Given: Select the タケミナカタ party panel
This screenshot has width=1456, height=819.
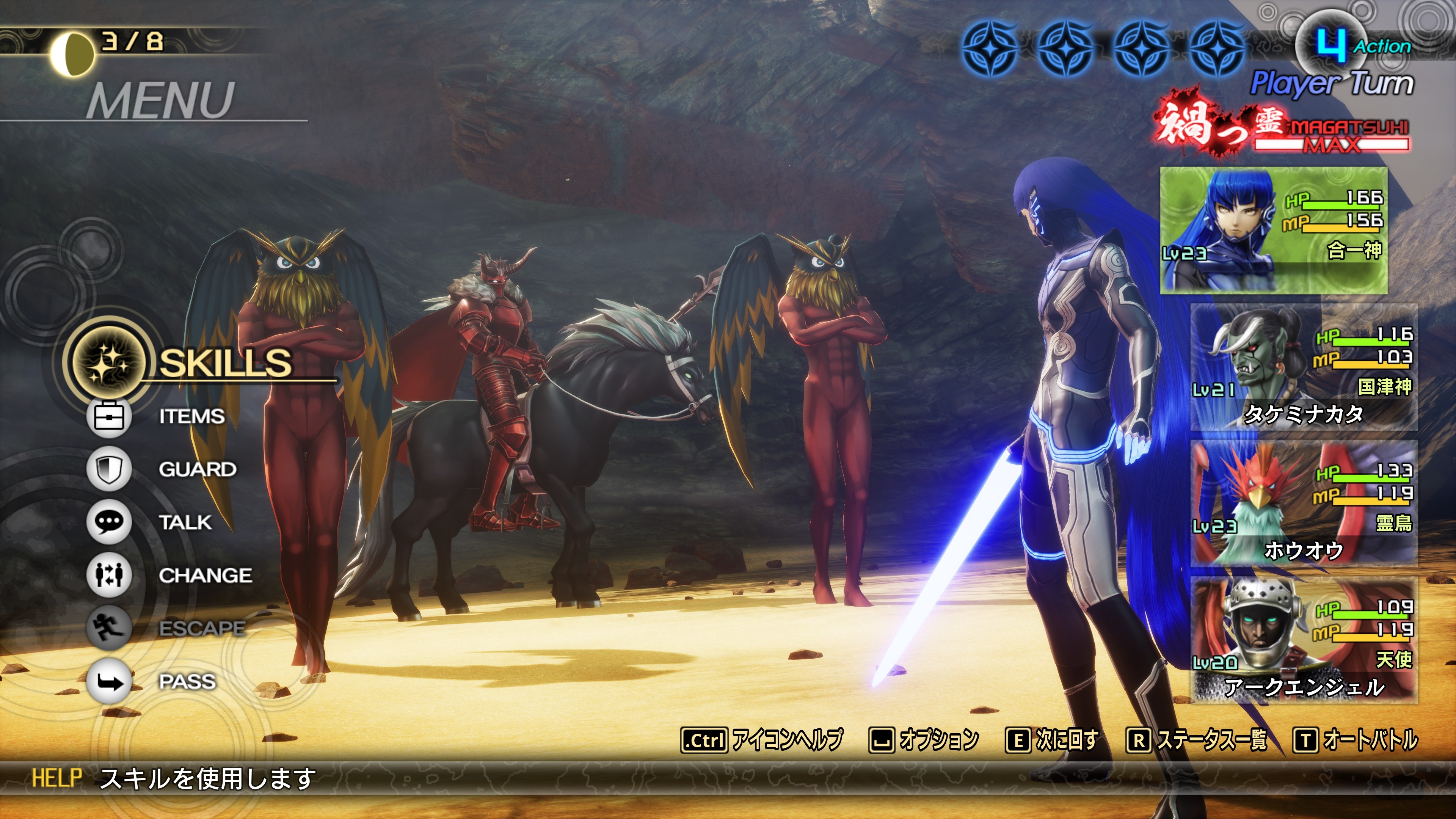Looking at the screenshot, I should click(1304, 367).
